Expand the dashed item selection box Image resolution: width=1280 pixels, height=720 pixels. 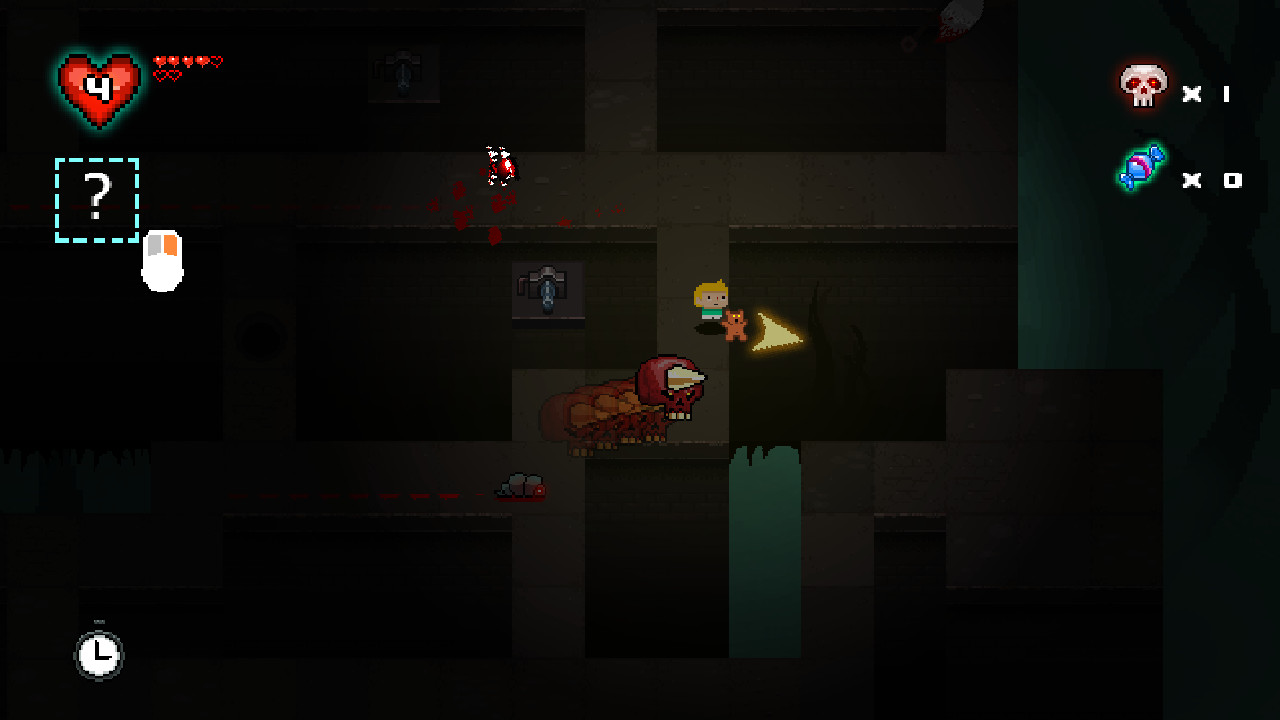pos(96,200)
